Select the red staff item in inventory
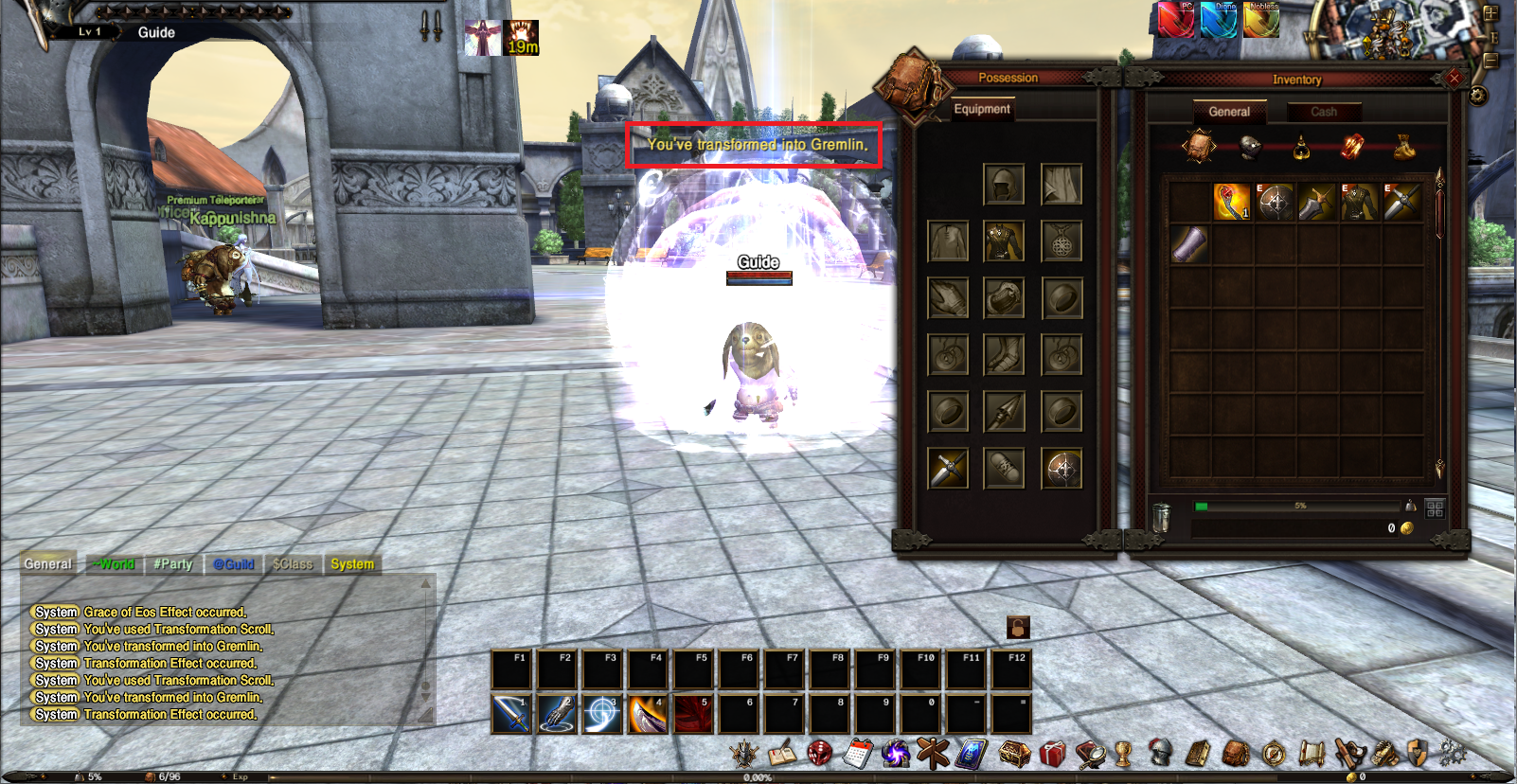 pyautogui.click(x=1231, y=202)
